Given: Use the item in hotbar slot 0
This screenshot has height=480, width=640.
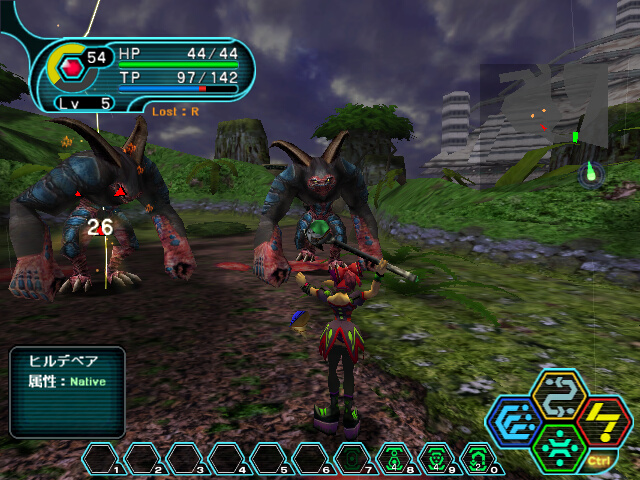Looking at the screenshot, I should tap(478, 458).
